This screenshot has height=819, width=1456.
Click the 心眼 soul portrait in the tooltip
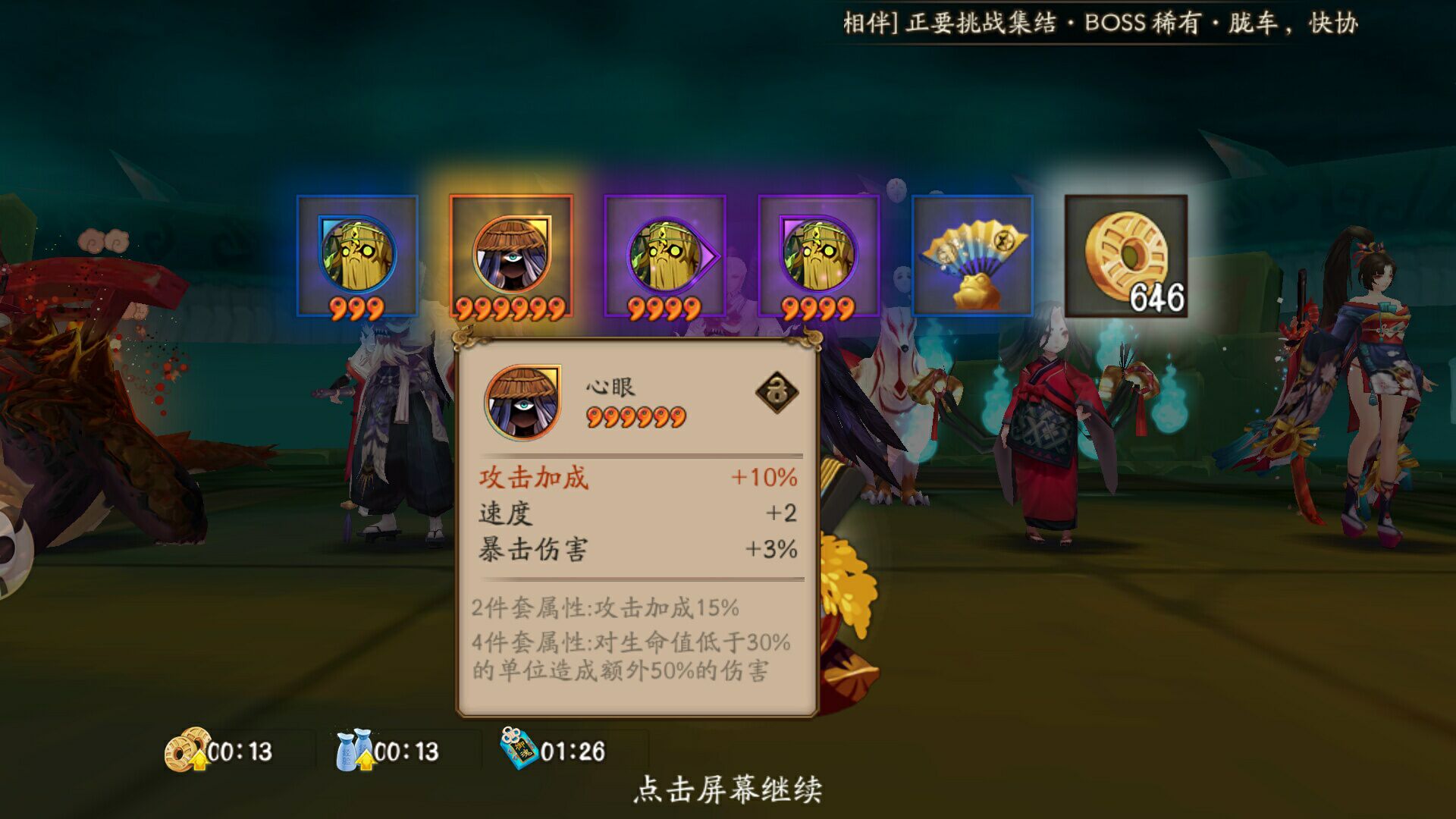click(524, 402)
